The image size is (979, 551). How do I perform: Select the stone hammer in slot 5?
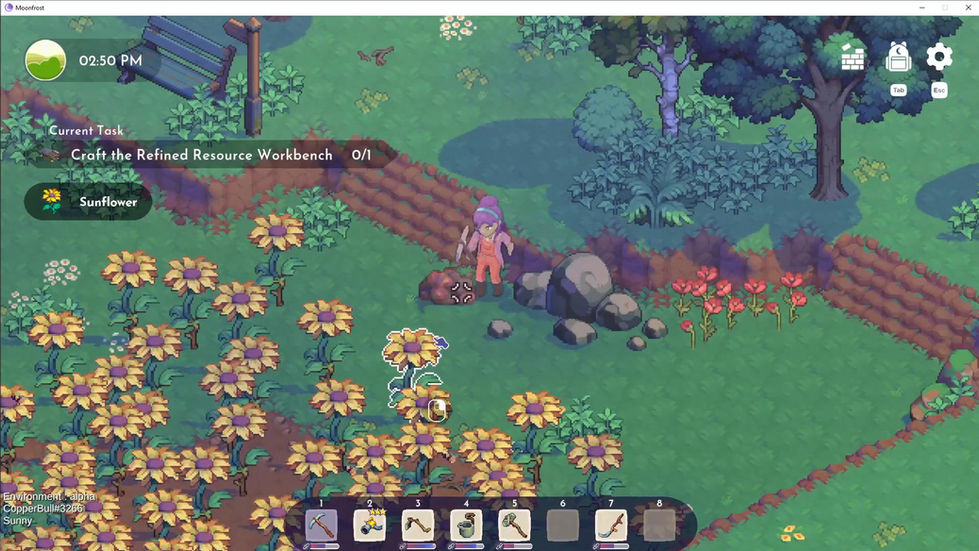(x=514, y=526)
